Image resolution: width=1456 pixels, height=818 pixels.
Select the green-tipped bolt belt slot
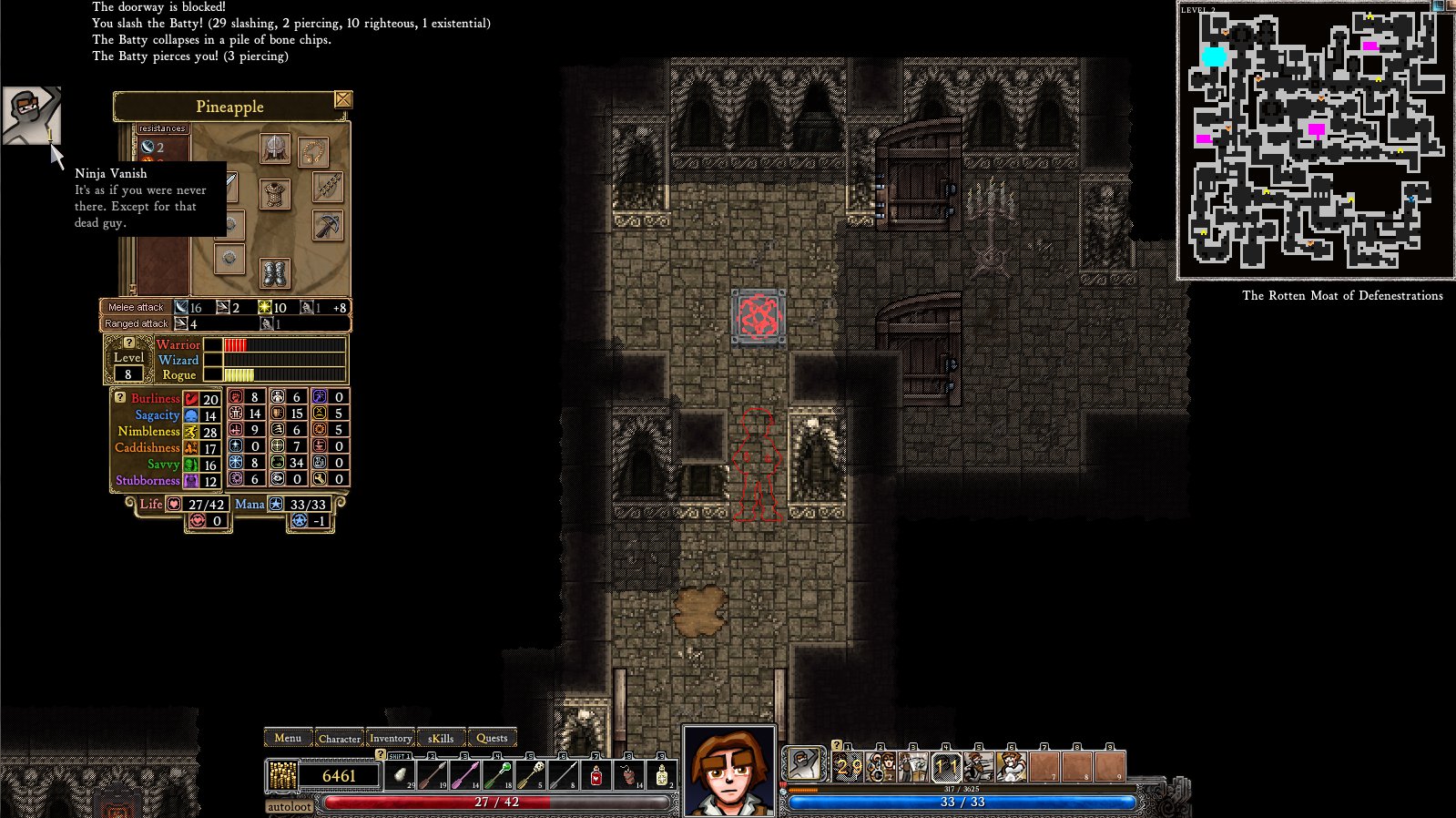pos(497,775)
